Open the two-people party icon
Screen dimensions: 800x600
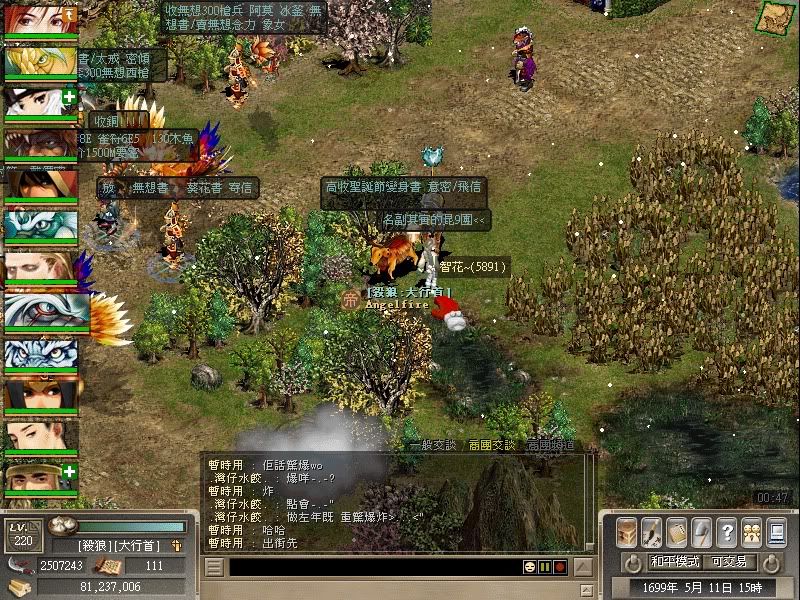tap(750, 532)
